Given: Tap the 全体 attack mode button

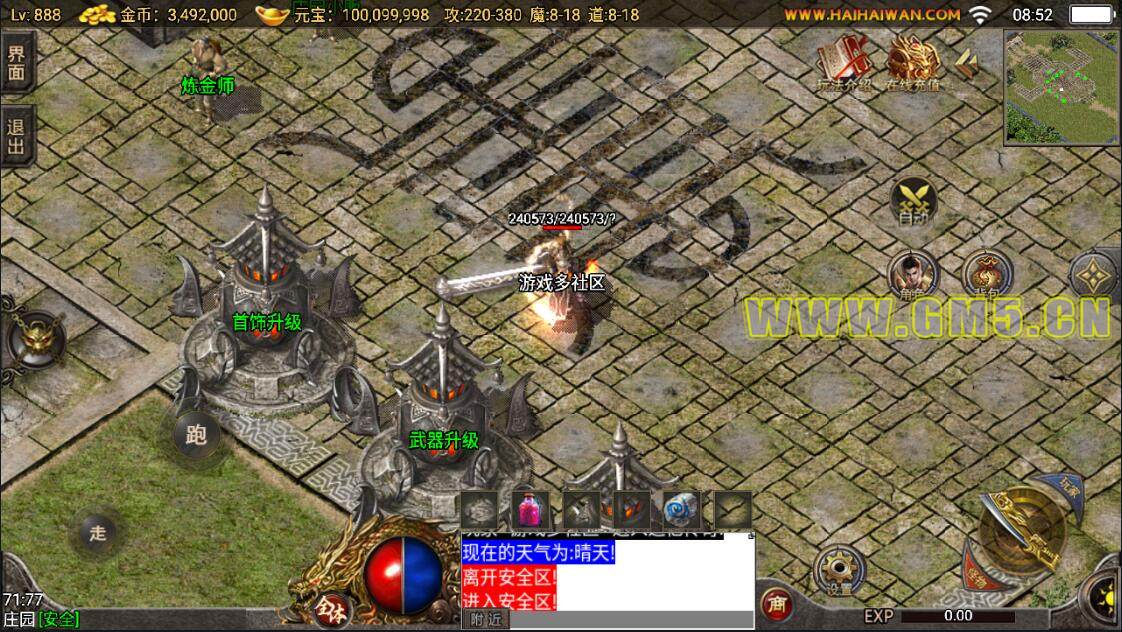Looking at the screenshot, I should pos(337,607).
